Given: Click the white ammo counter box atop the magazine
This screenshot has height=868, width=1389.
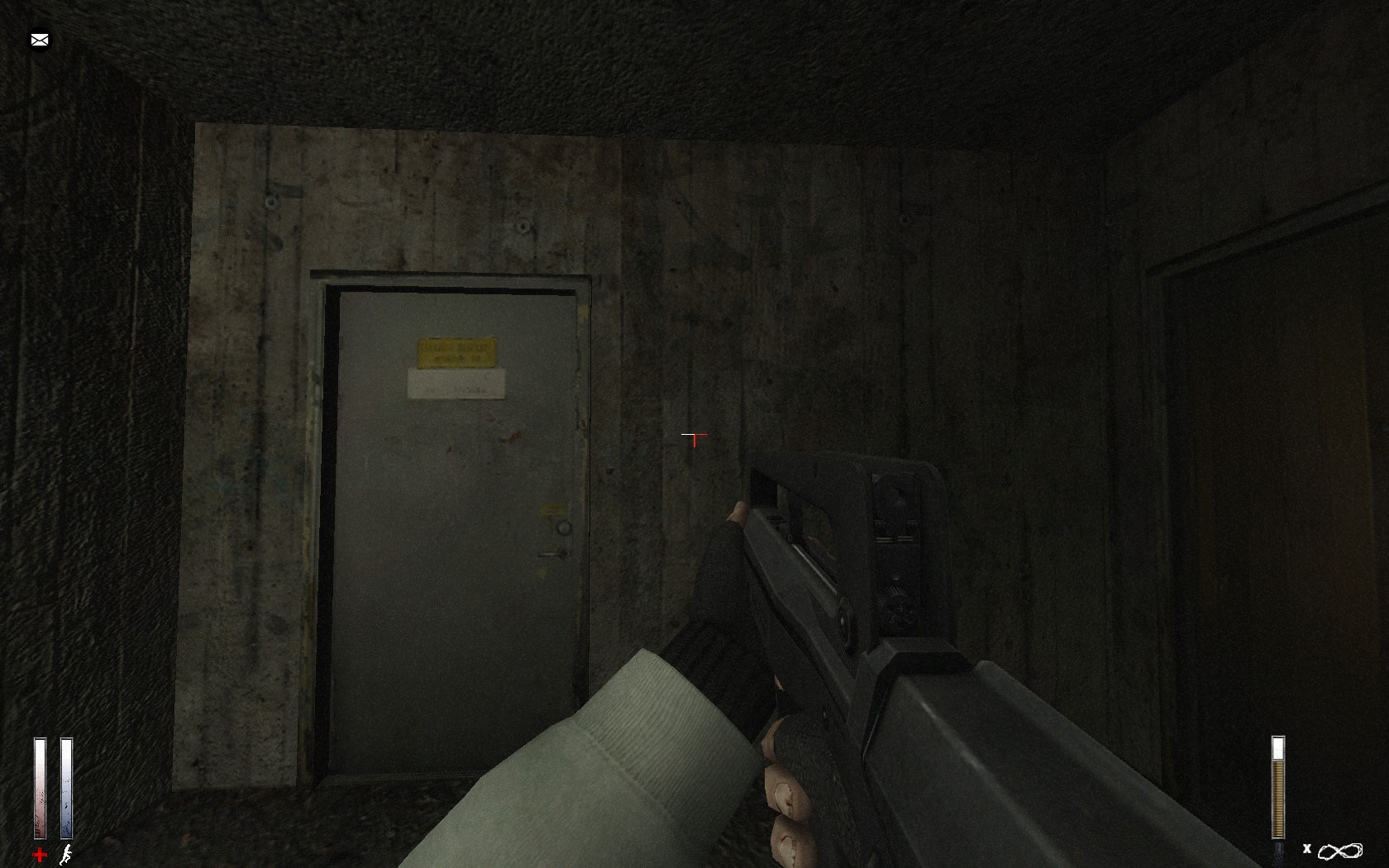Looking at the screenshot, I should click(1278, 746).
